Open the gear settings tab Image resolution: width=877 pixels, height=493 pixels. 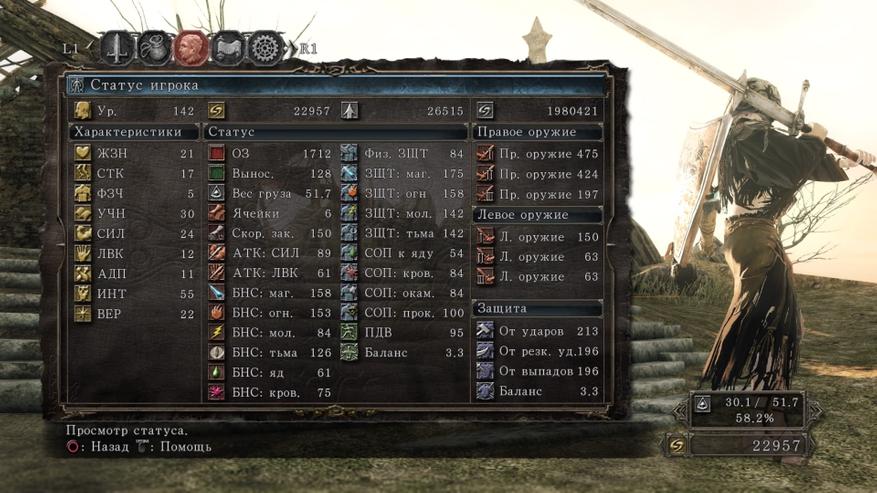click(266, 47)
